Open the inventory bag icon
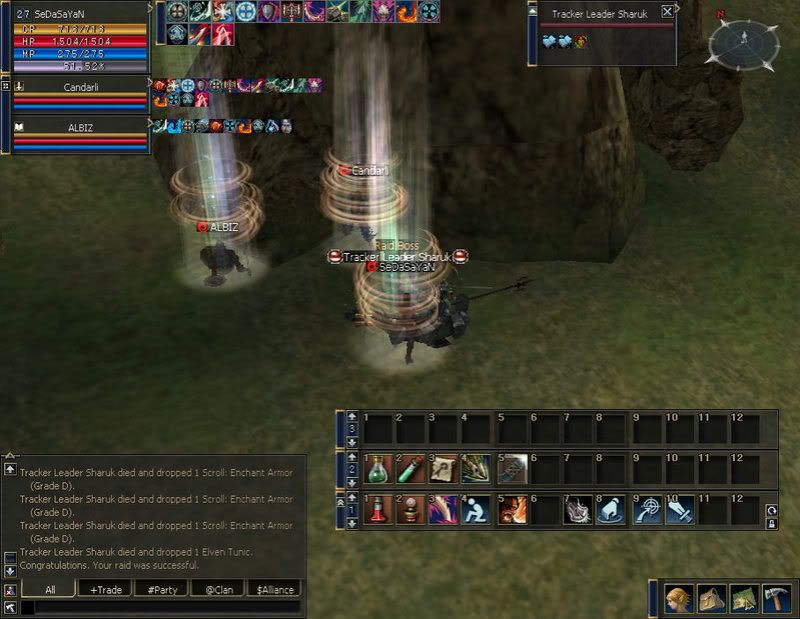This screenshot has width=800, height=619. pos(711,598)
